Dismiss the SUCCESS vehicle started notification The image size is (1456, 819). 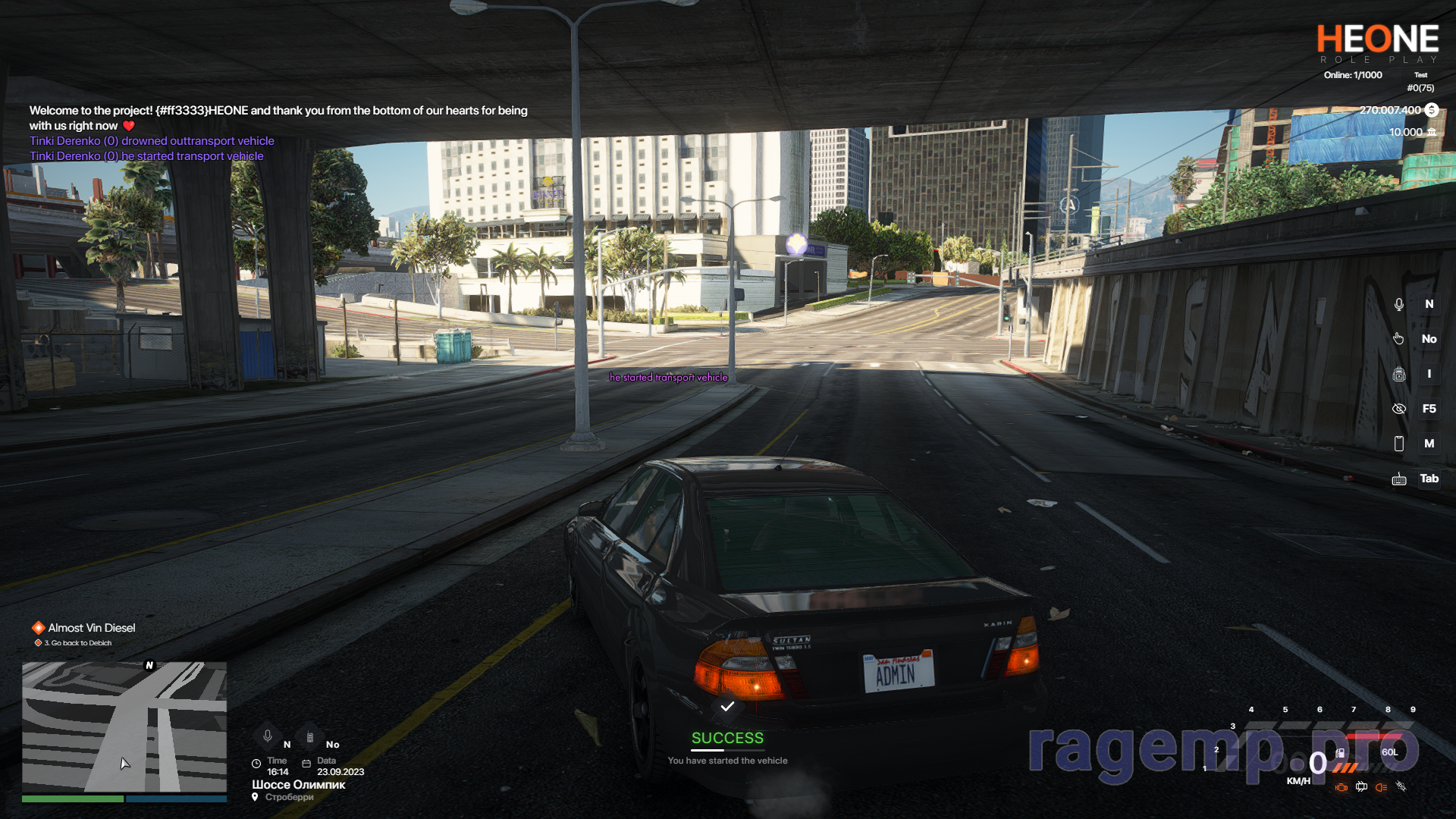[x=727, y=737]
